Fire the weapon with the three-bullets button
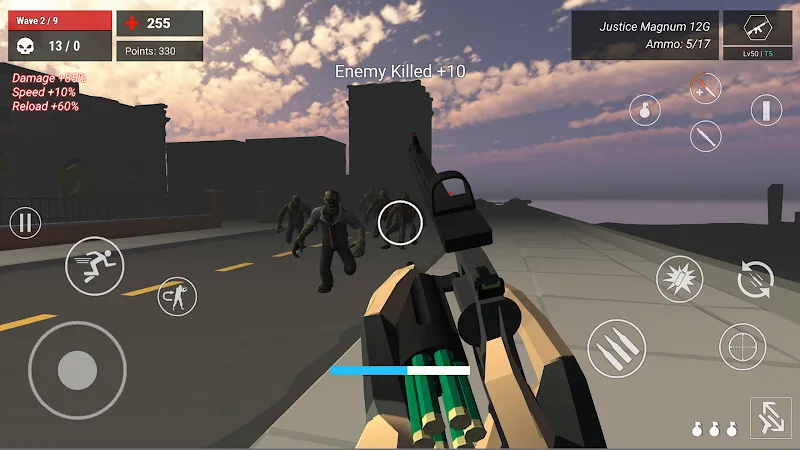Screen dimensions: 800x450 [x=616, y=349]
